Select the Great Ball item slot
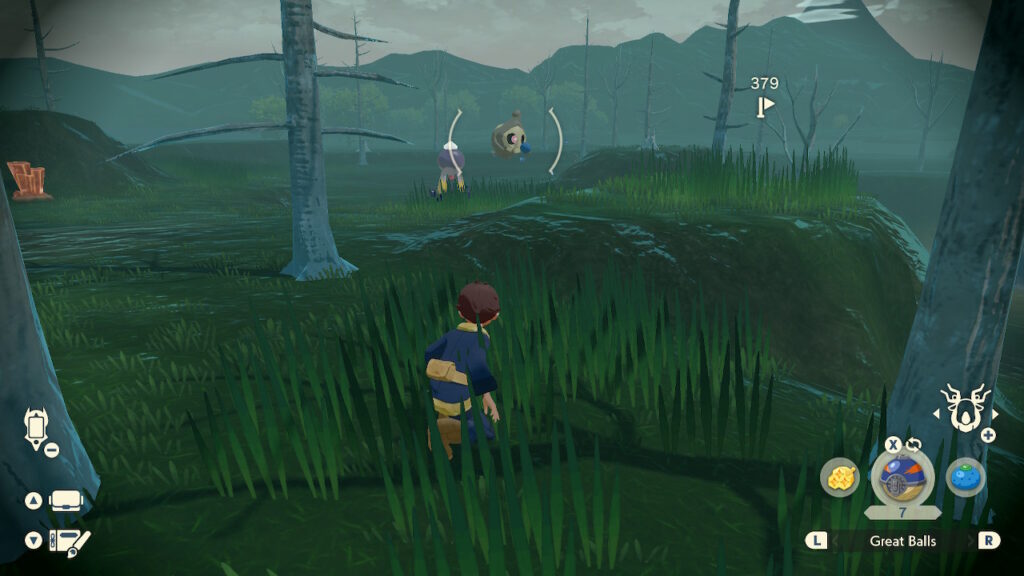 pyautogui.click(x=902, y=477)
